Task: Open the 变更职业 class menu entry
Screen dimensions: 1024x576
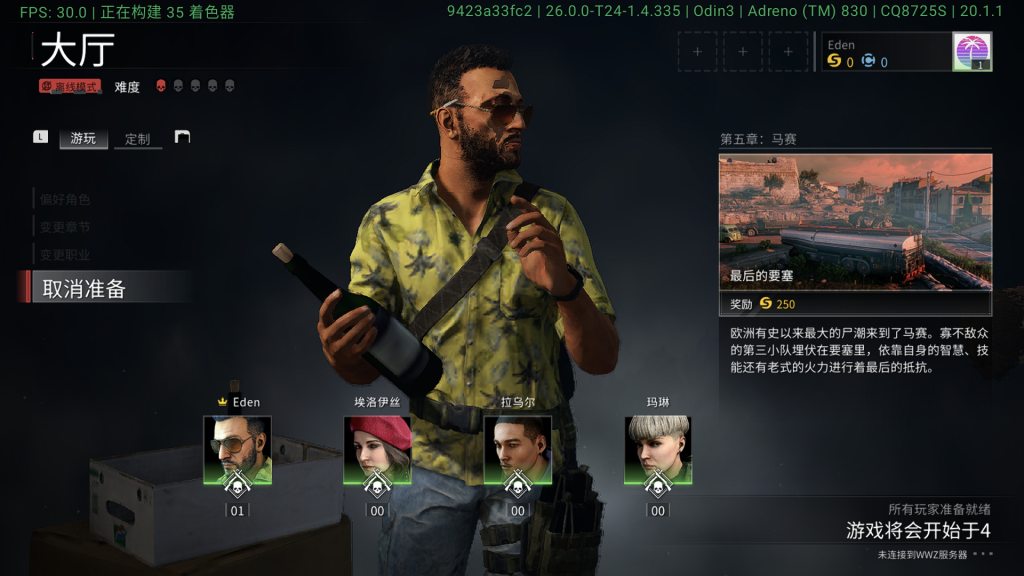Action: [x=66, y=255]
